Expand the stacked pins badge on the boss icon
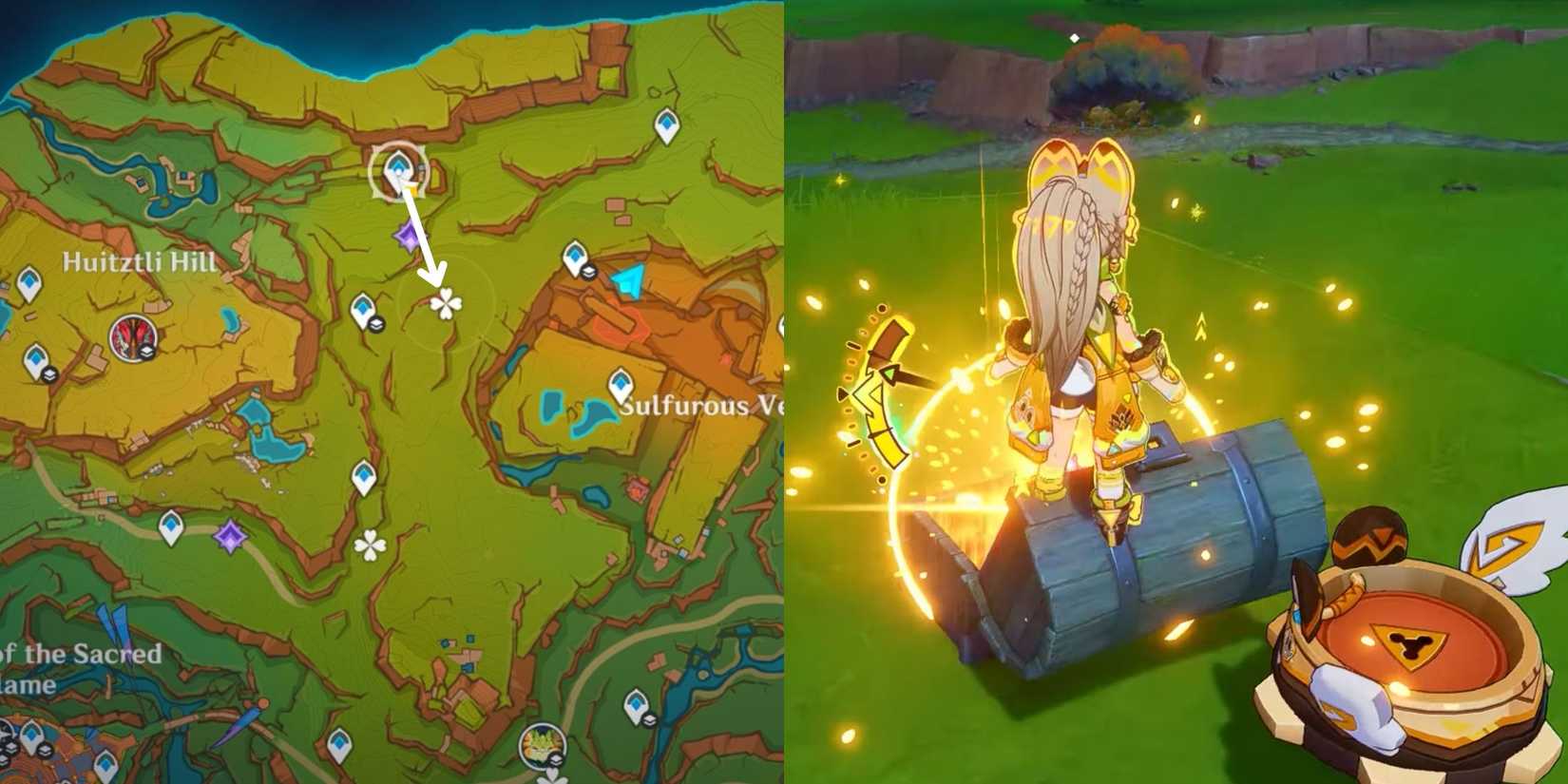The image size is (1568, 784). point(554,759)
